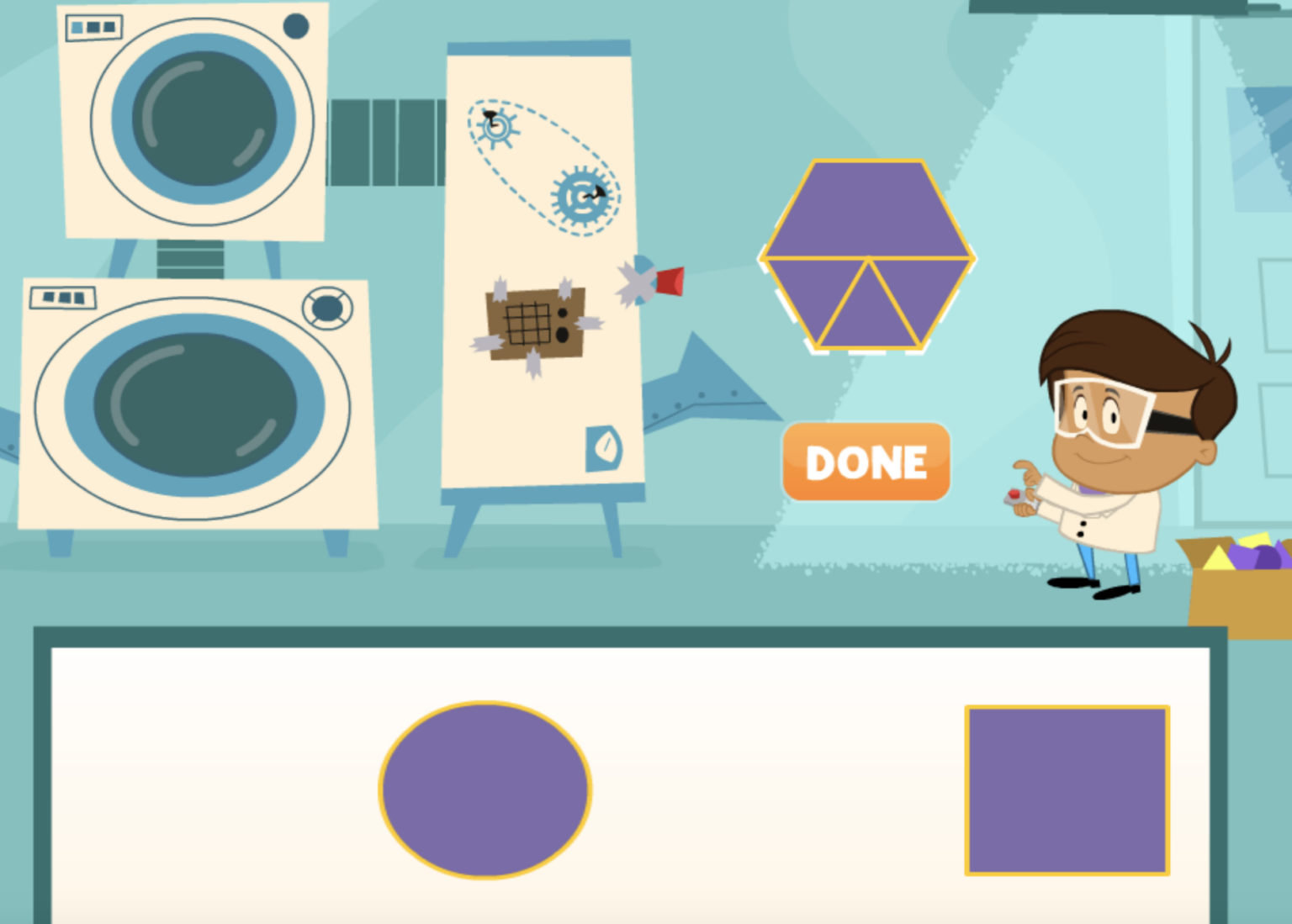
Task: Click the large gear on the machine panel
Action: tap(580, 196)
